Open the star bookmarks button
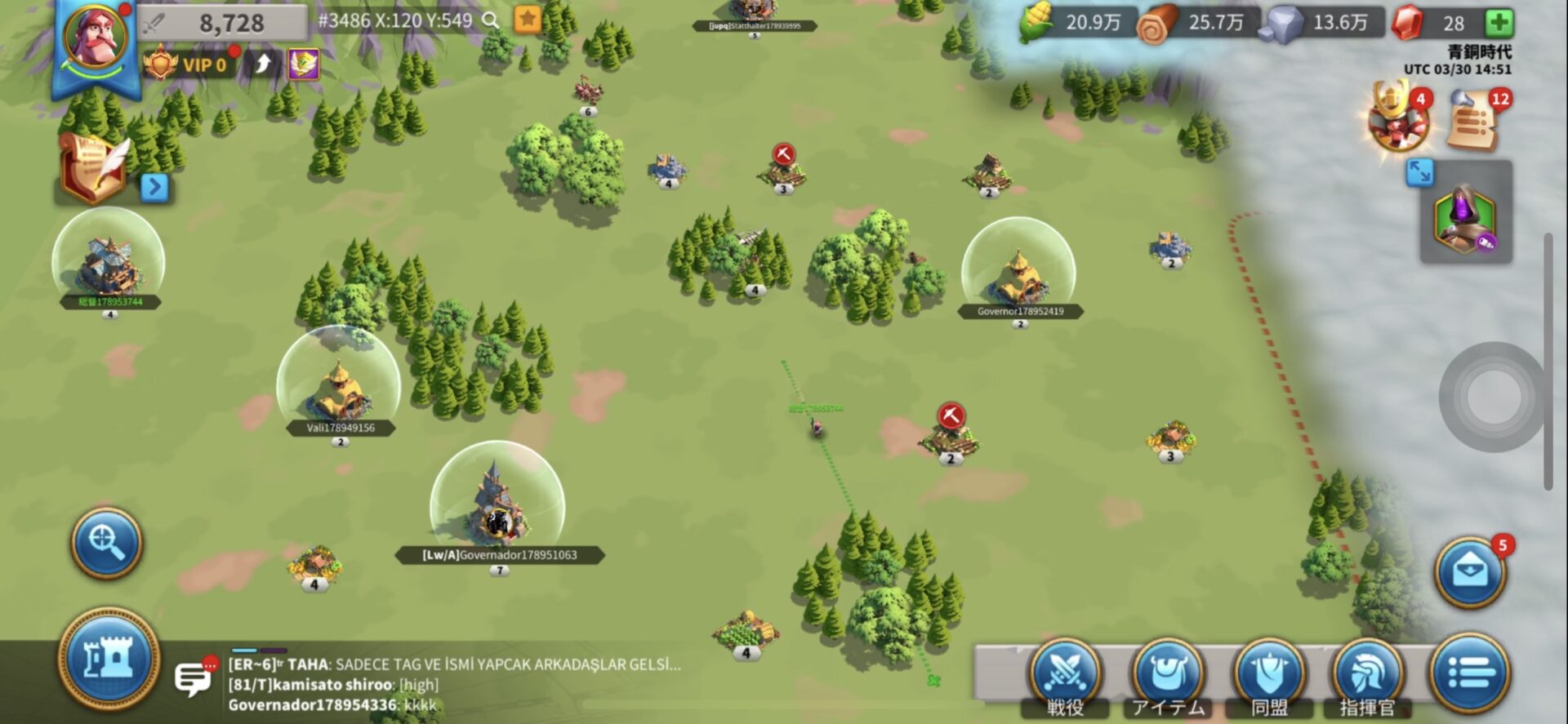This screenshot has width=1568, height=724. tap(528, 20)
